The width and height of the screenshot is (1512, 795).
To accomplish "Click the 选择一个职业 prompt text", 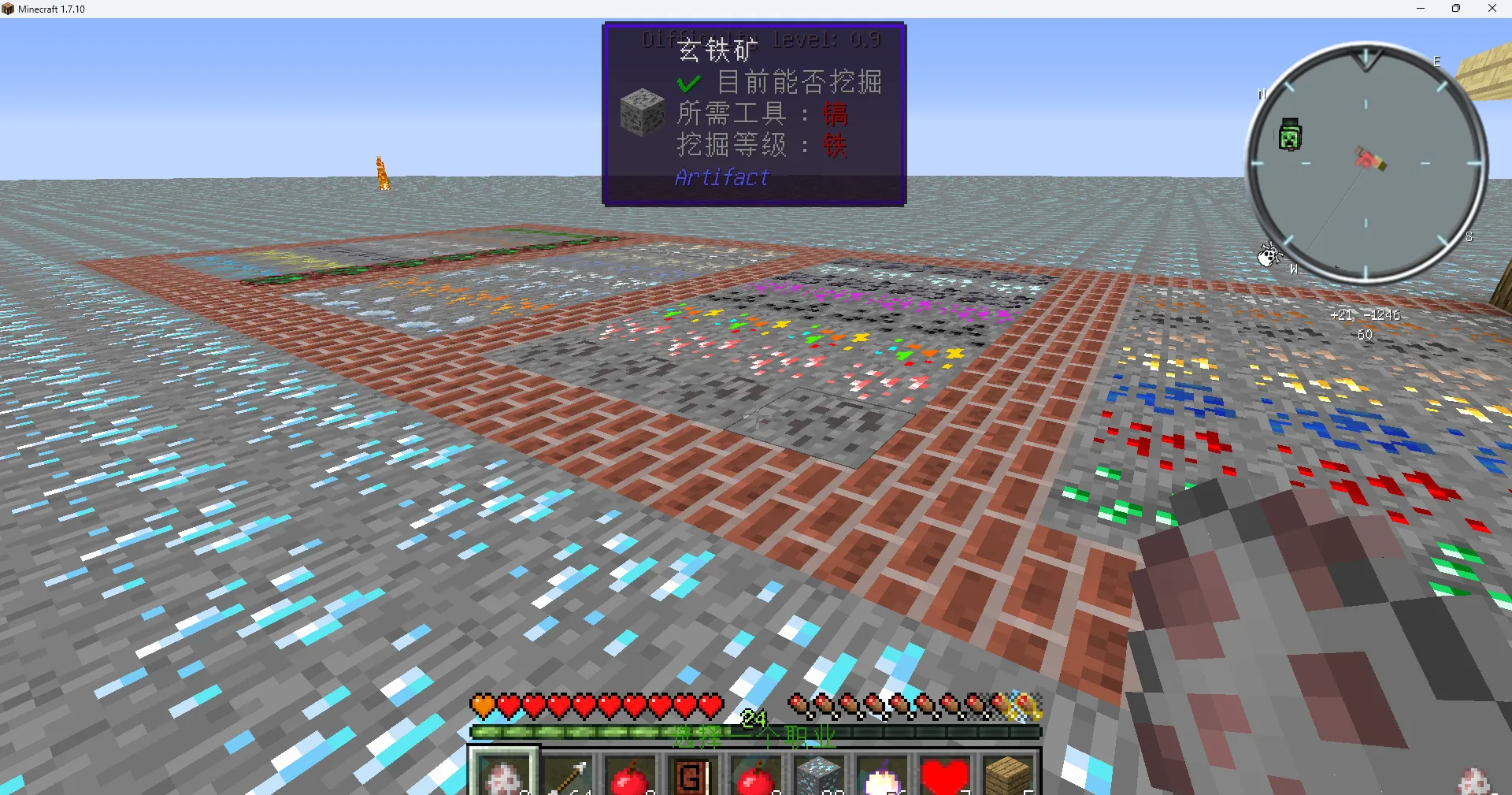I will point(756,734).
